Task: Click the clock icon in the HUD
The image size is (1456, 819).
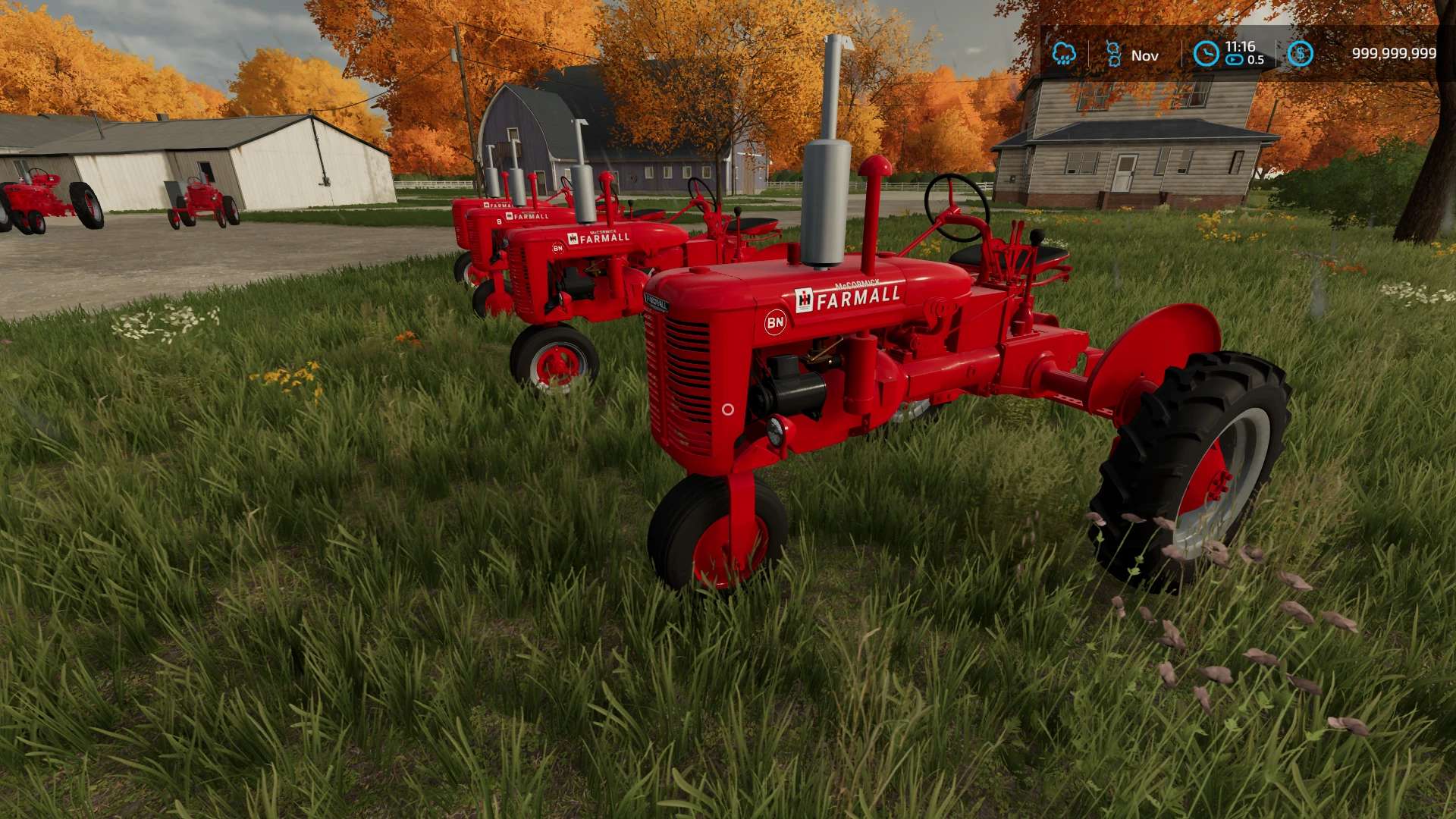Action: pos(1206,54)
